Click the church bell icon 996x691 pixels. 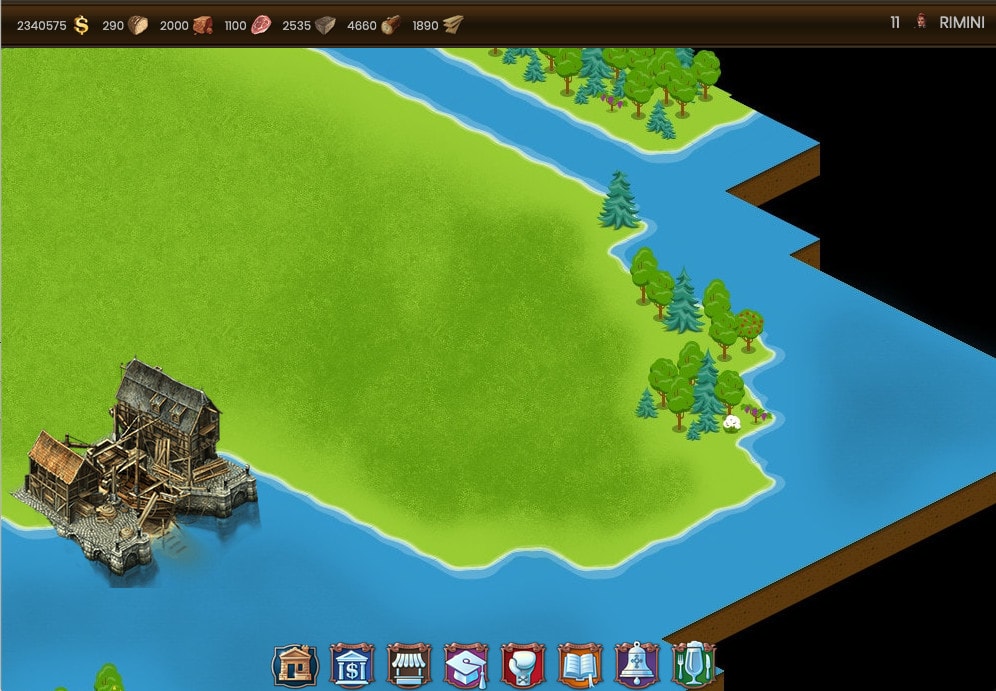tap(637, 665)
